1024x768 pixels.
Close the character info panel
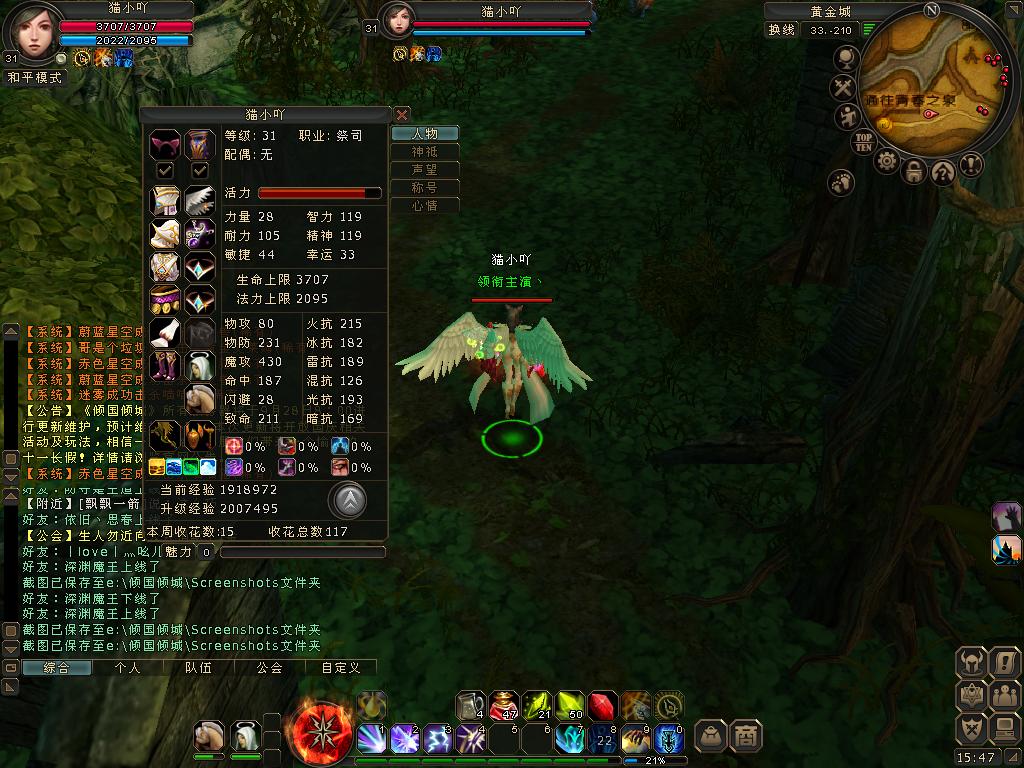(402, 115)
